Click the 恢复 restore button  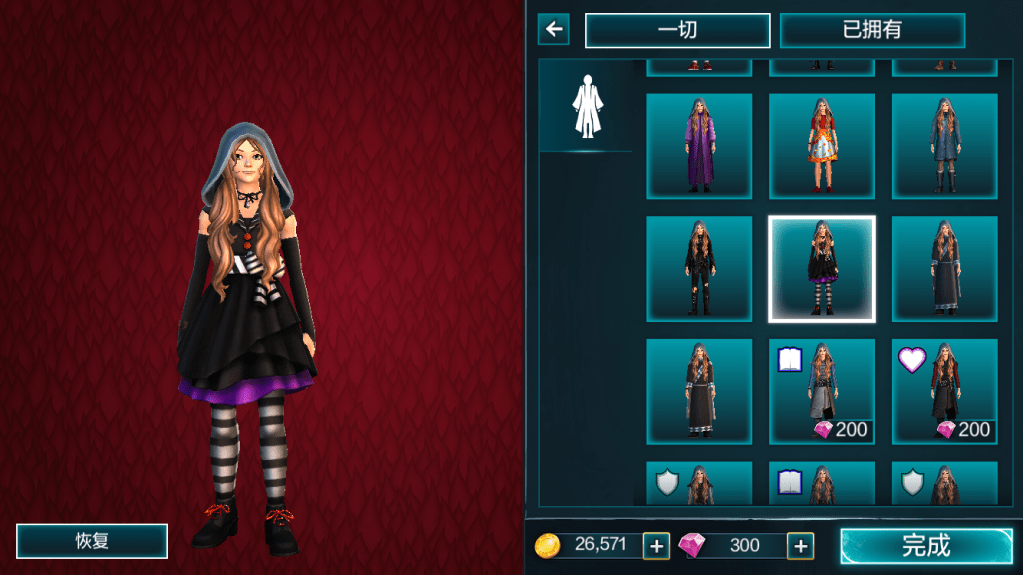92,541
